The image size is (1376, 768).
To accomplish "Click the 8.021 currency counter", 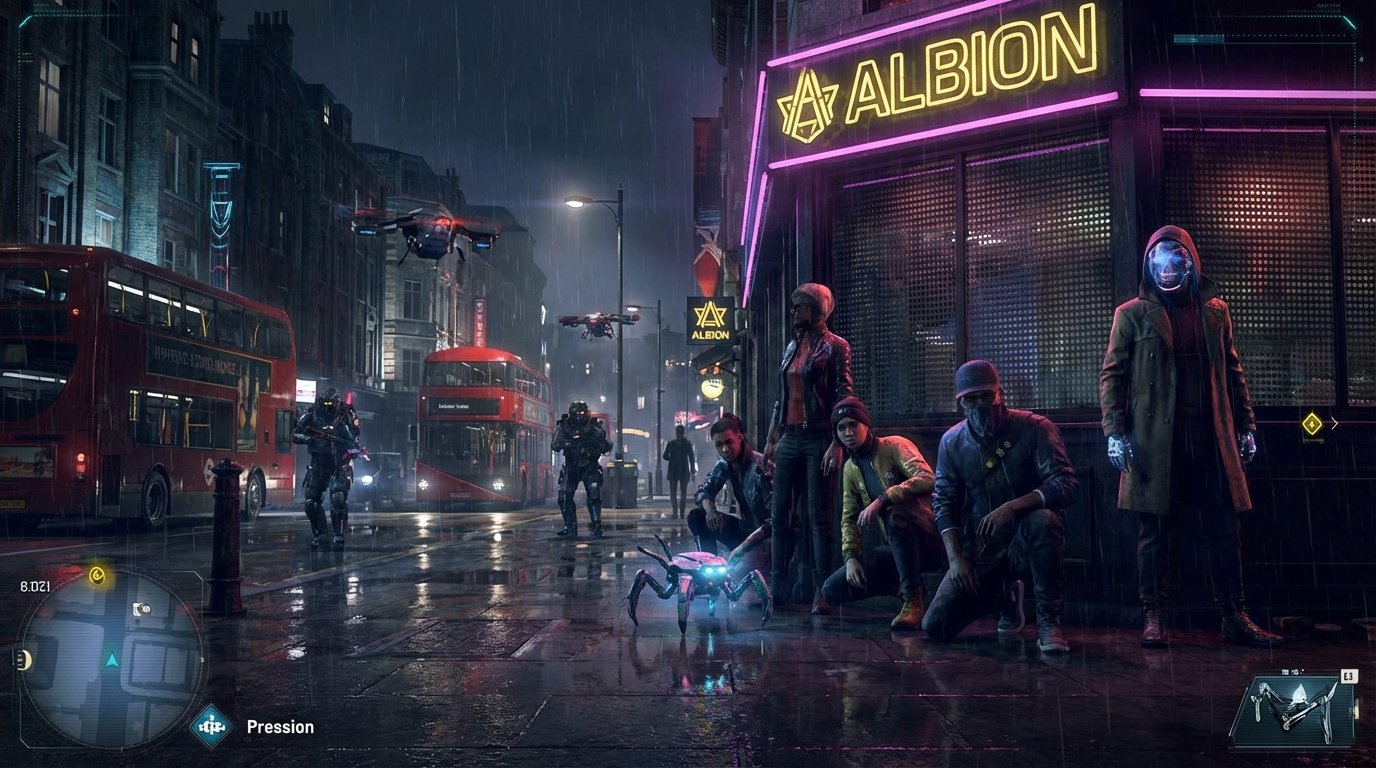I will point(34,585).
